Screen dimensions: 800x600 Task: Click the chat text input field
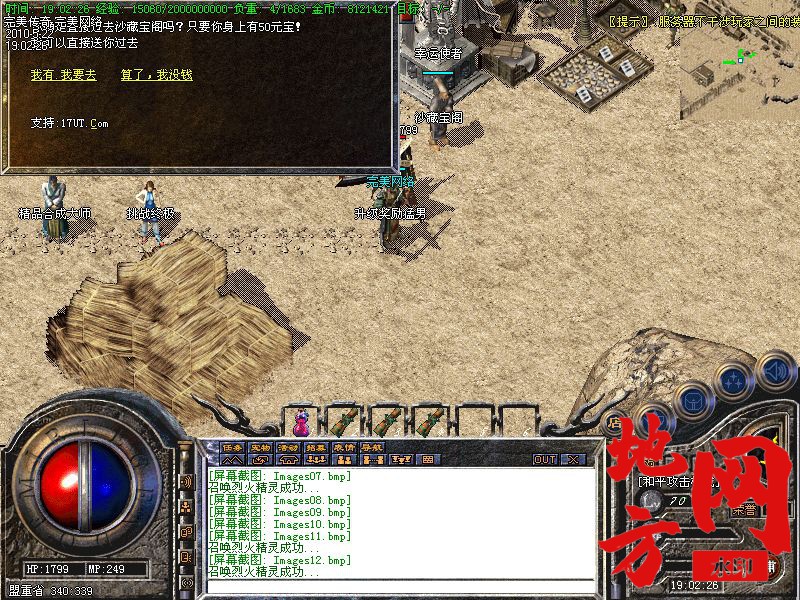tap(400, 585)
